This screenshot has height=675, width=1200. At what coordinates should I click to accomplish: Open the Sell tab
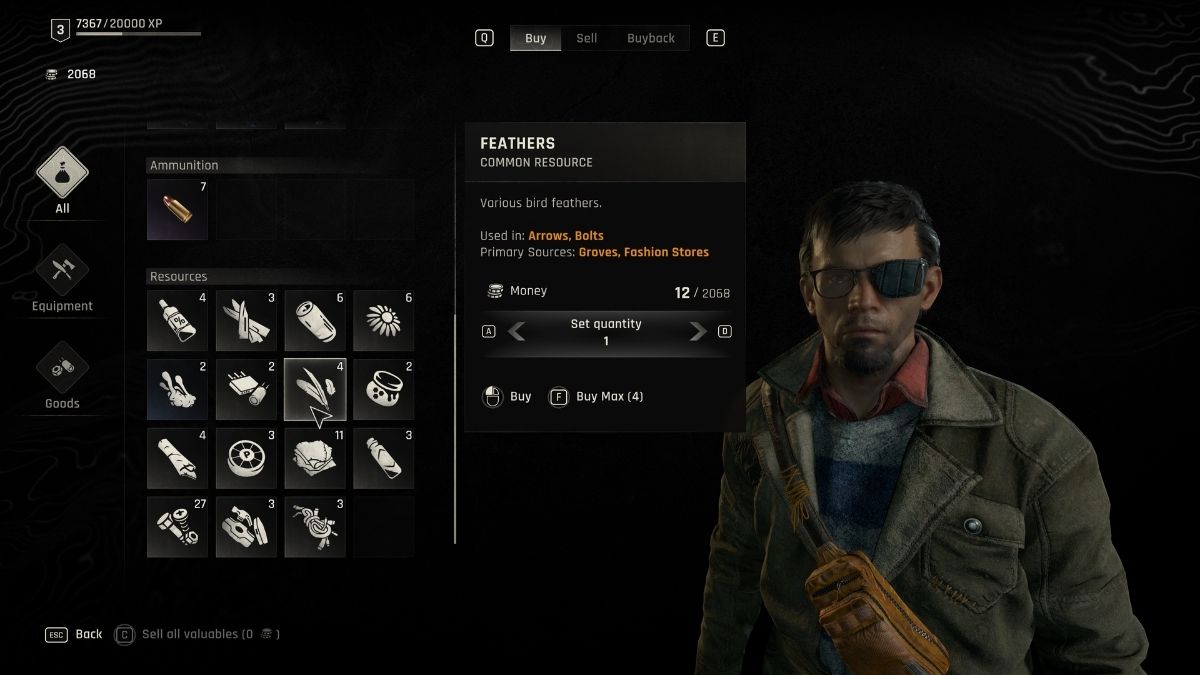point(587,38)
